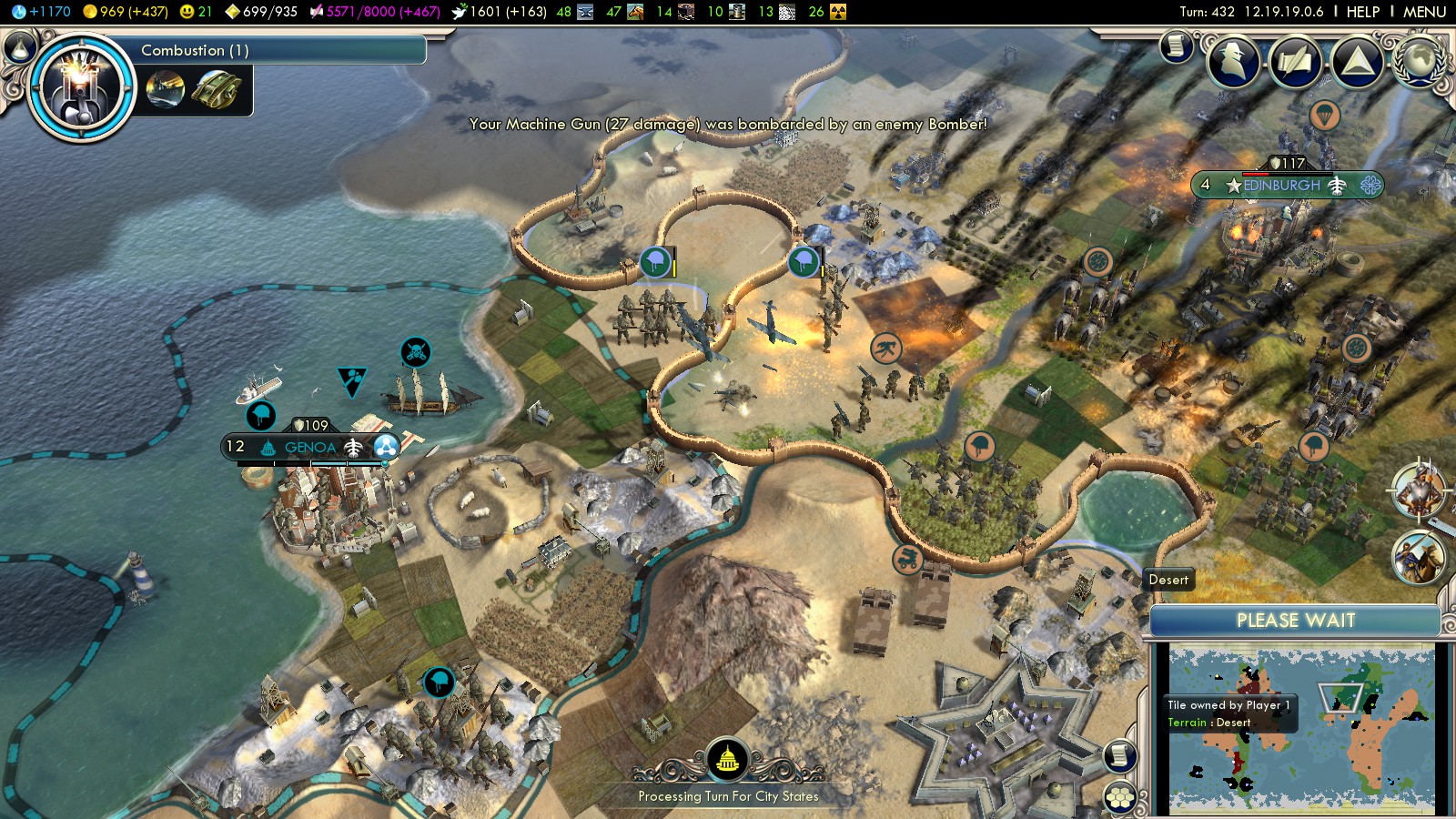Click on the world minimap
Screen dimensions: 1456x819
pos(1300,728)
